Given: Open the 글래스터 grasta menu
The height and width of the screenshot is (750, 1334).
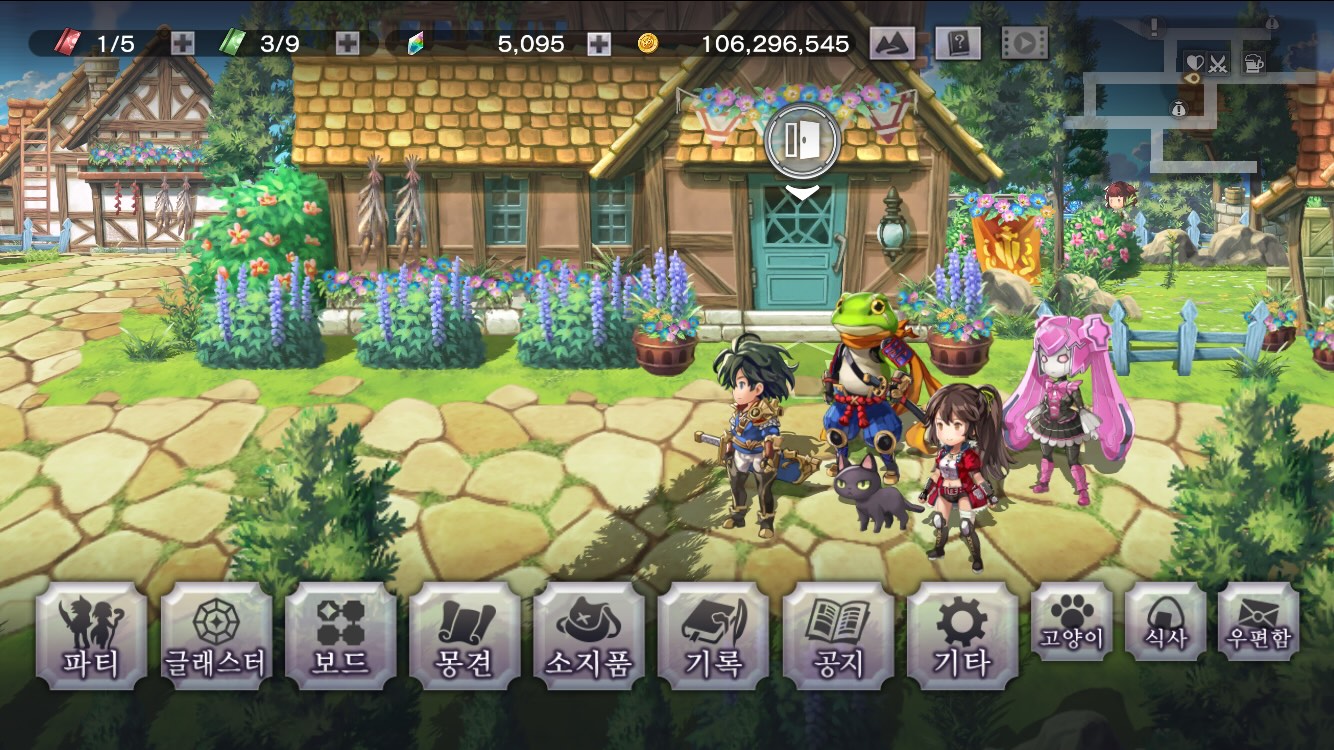Looking at the screenshot, I should (216, 636).
